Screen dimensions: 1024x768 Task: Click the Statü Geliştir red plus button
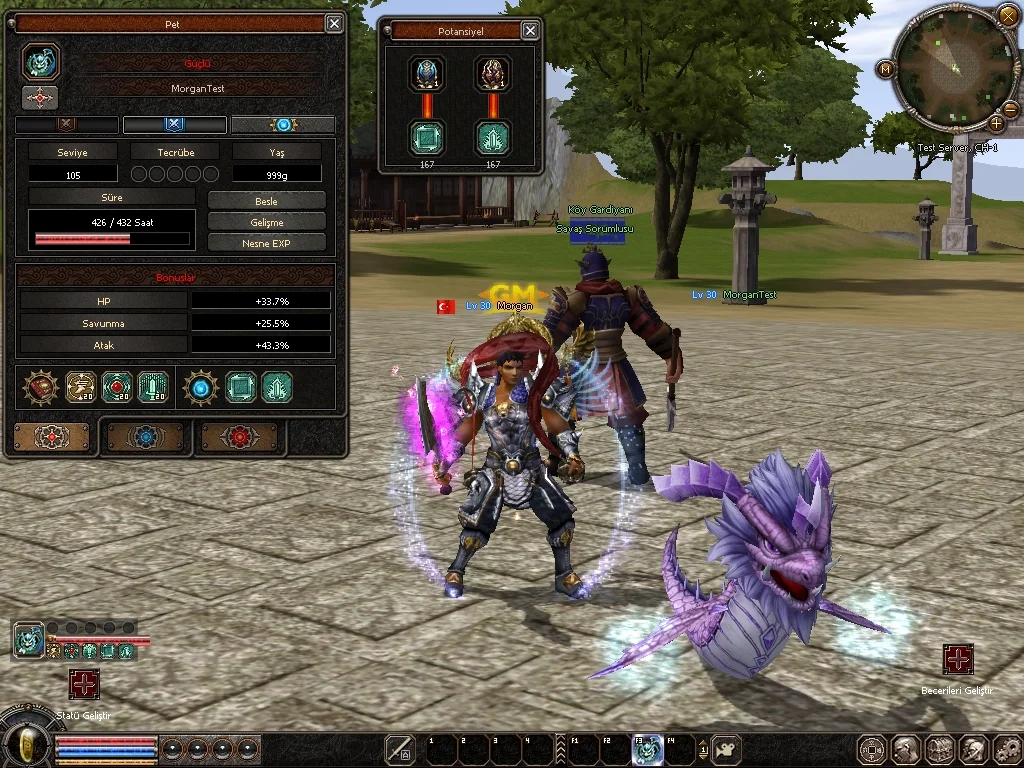point(84,684)
